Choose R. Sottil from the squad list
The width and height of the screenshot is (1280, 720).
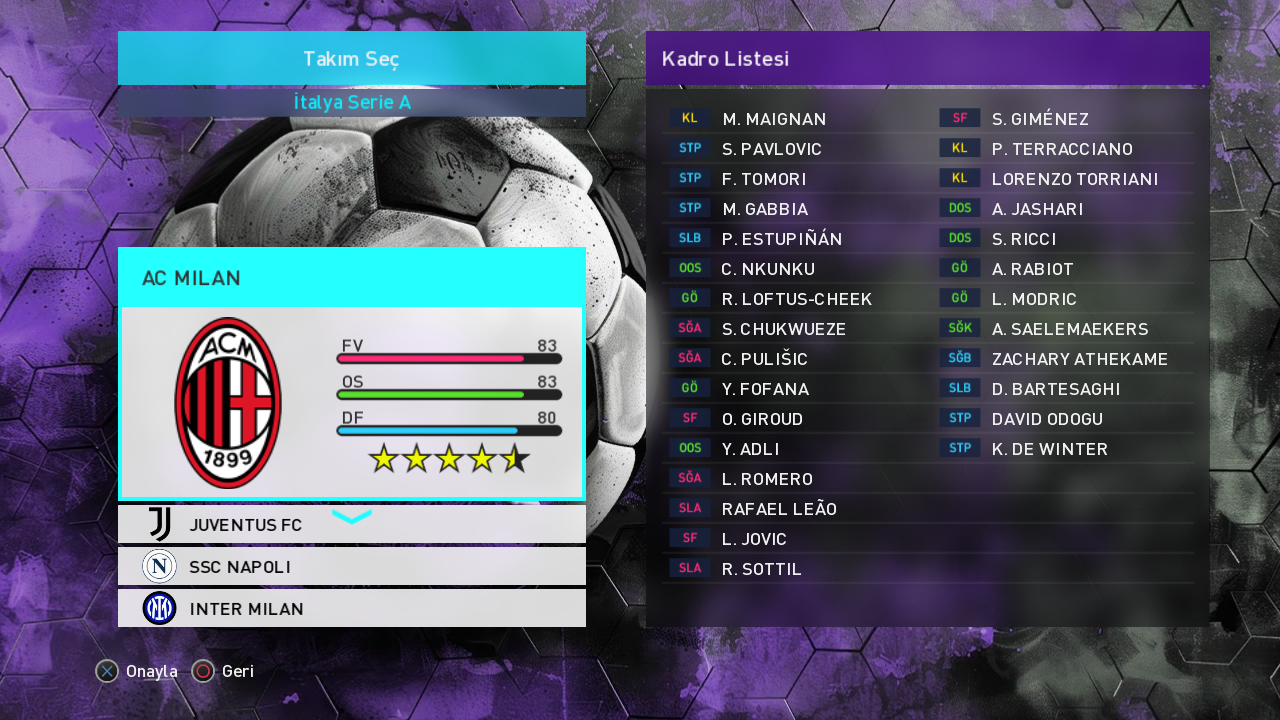(x=761, y=569)
